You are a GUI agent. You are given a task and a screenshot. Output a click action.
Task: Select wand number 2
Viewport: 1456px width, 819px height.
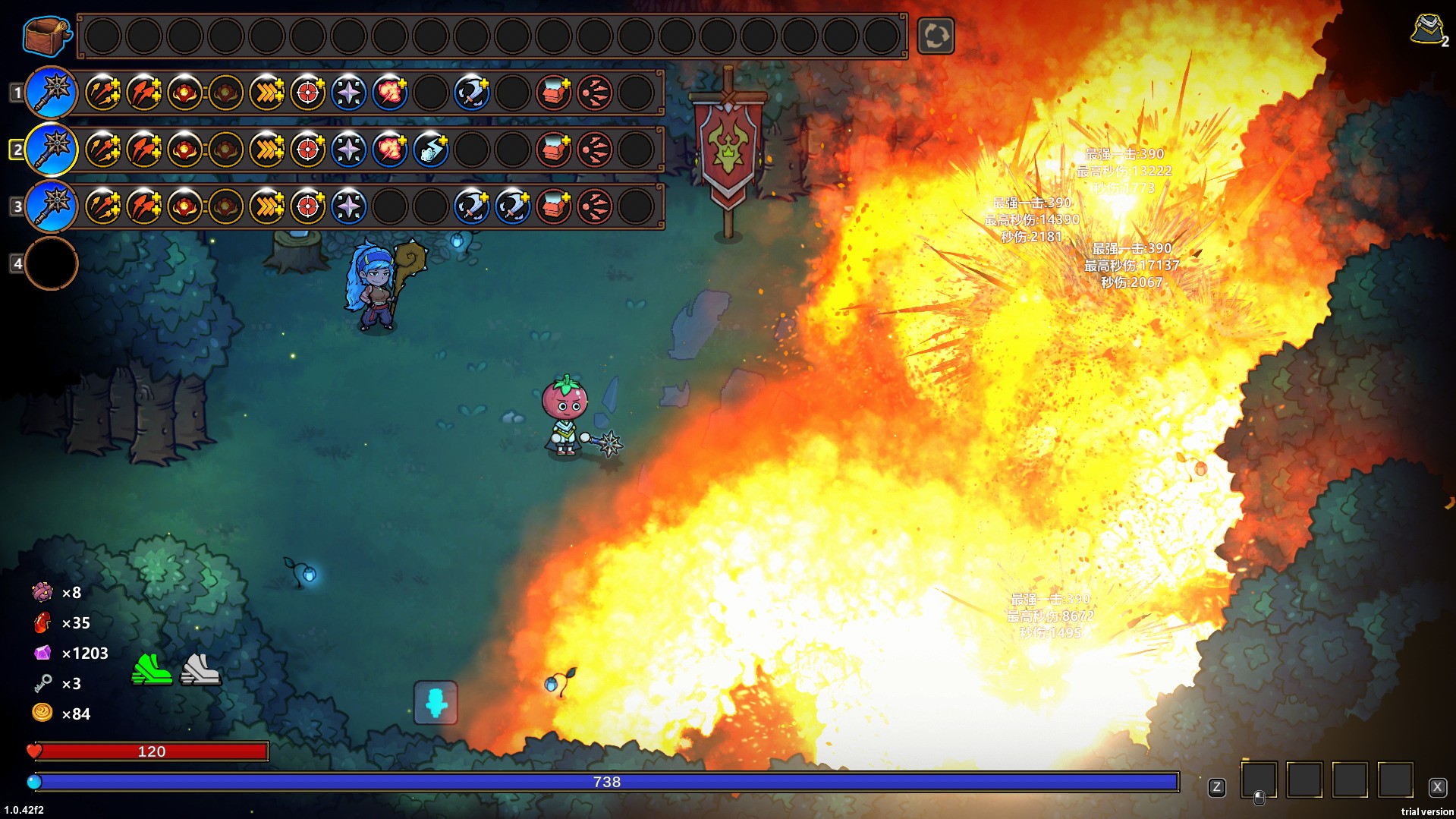coord(52,149)
